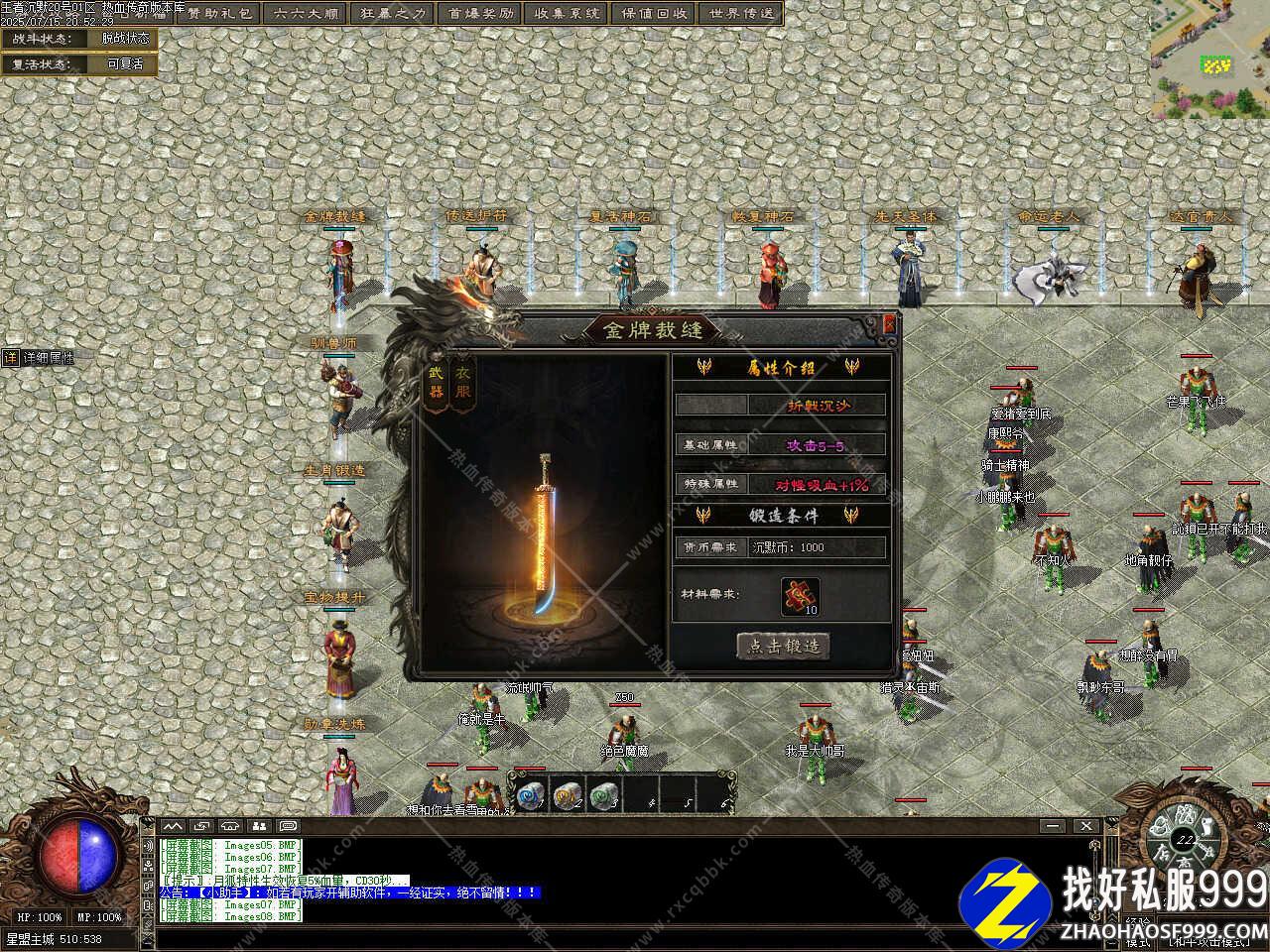Close the chat panel with X
This screenshot has width=1270, height=952.
click(x=1086, y=826)
